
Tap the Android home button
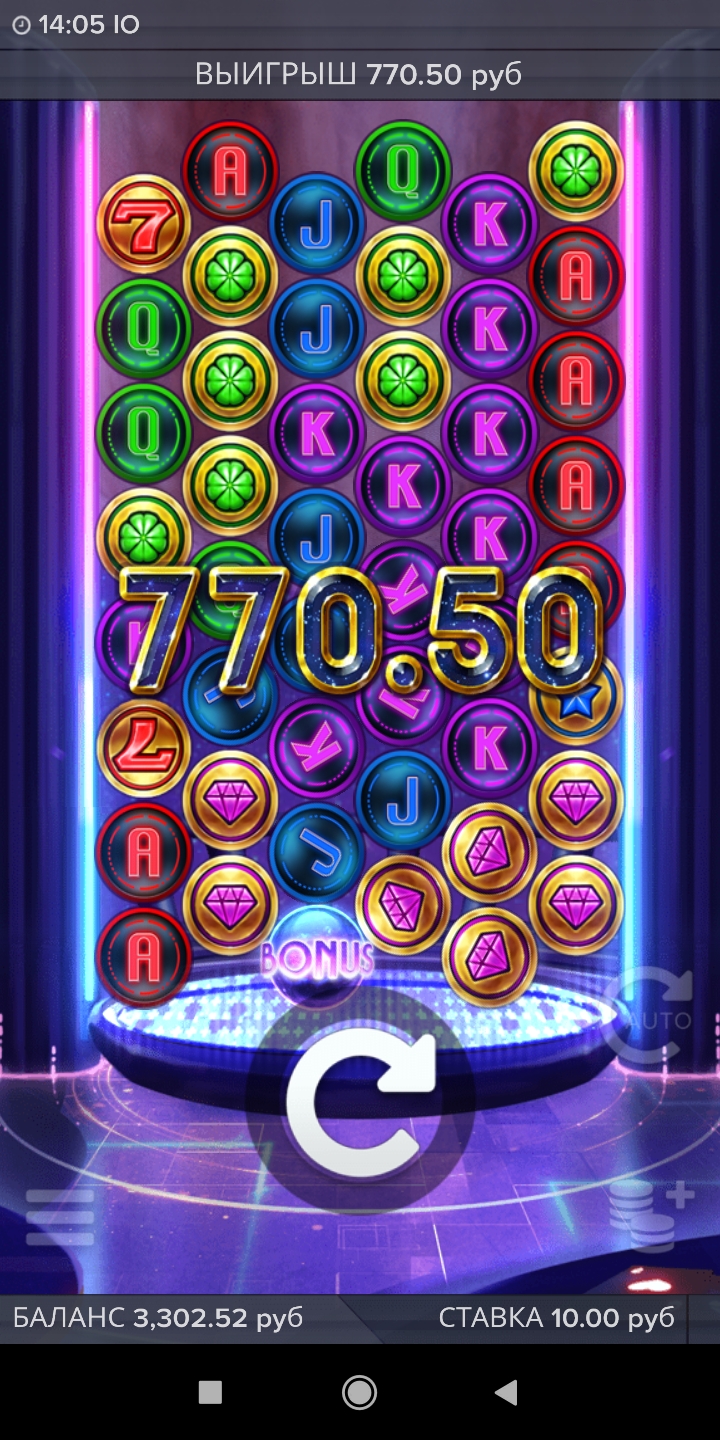tap(359, 1392)
